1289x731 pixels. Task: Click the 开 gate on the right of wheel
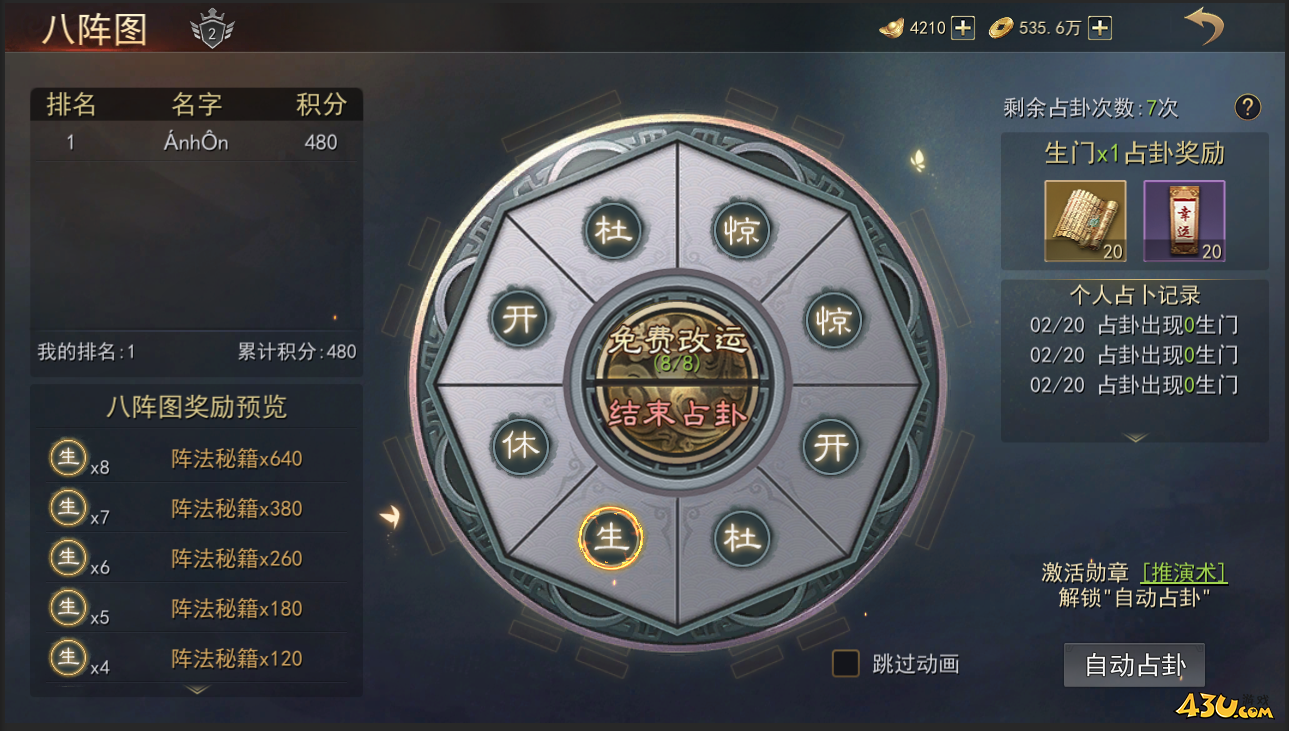[833, 448]
